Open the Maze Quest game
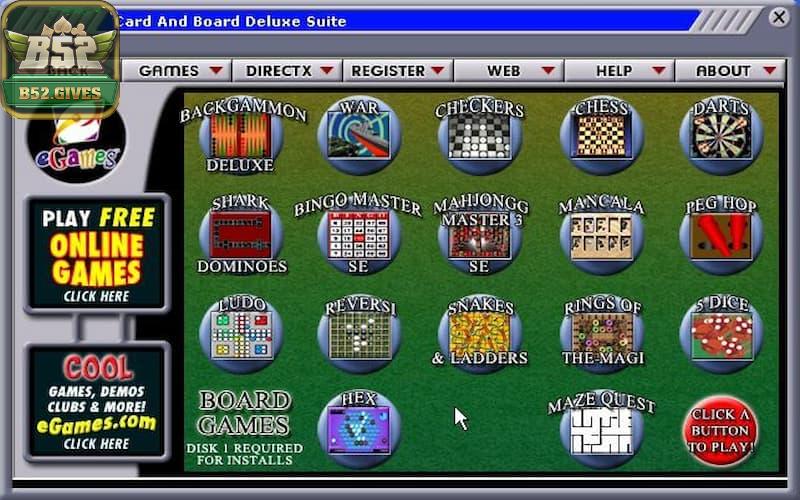The width and height of the screenshot is (800, 500). pyautogui.click(x=601, y=428)
